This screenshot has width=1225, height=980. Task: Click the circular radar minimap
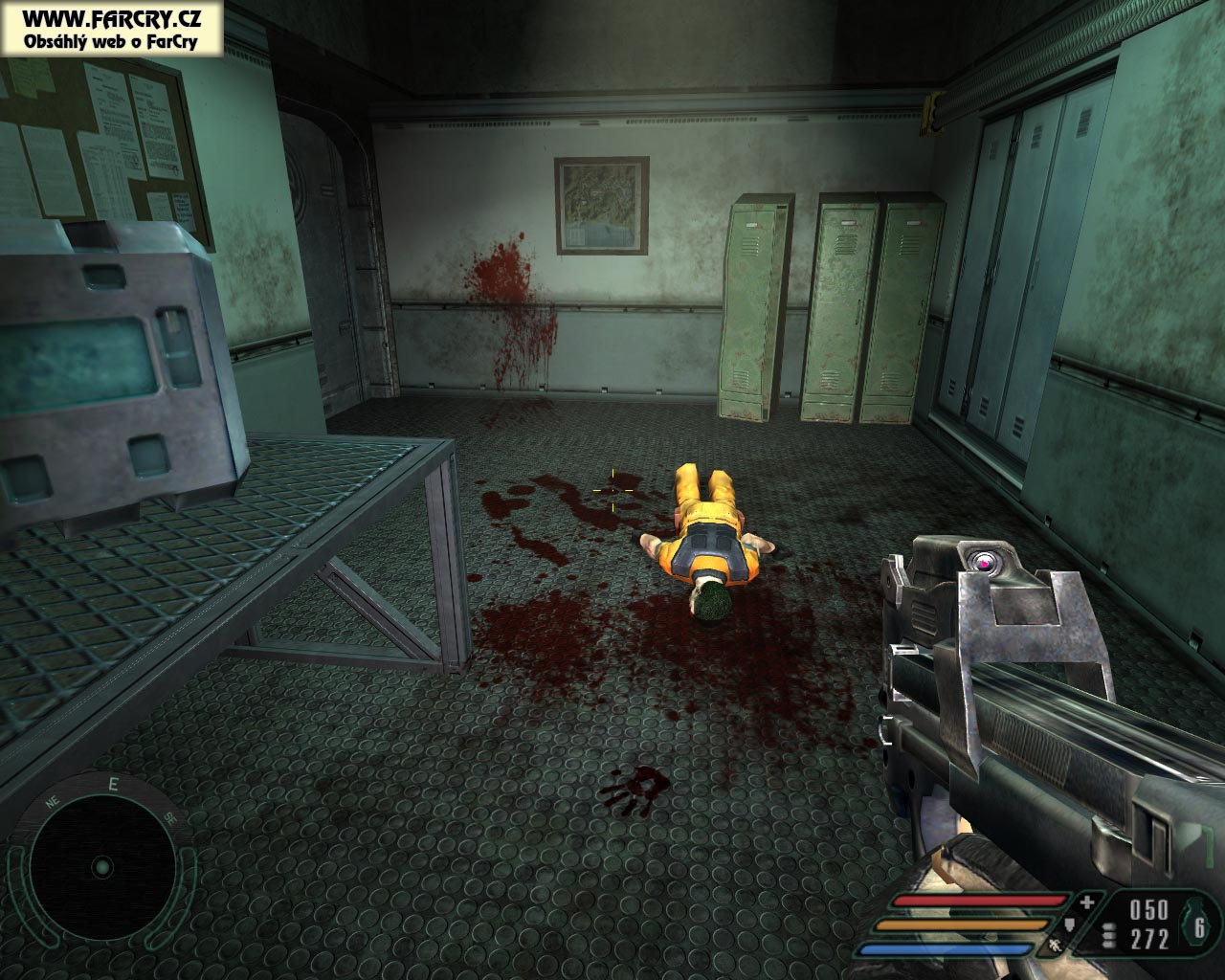(x=102, y=867)
